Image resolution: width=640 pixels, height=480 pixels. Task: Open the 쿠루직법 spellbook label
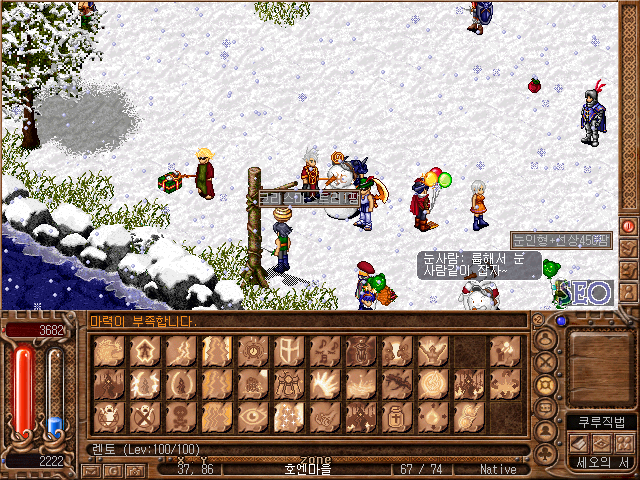point(600,423)
